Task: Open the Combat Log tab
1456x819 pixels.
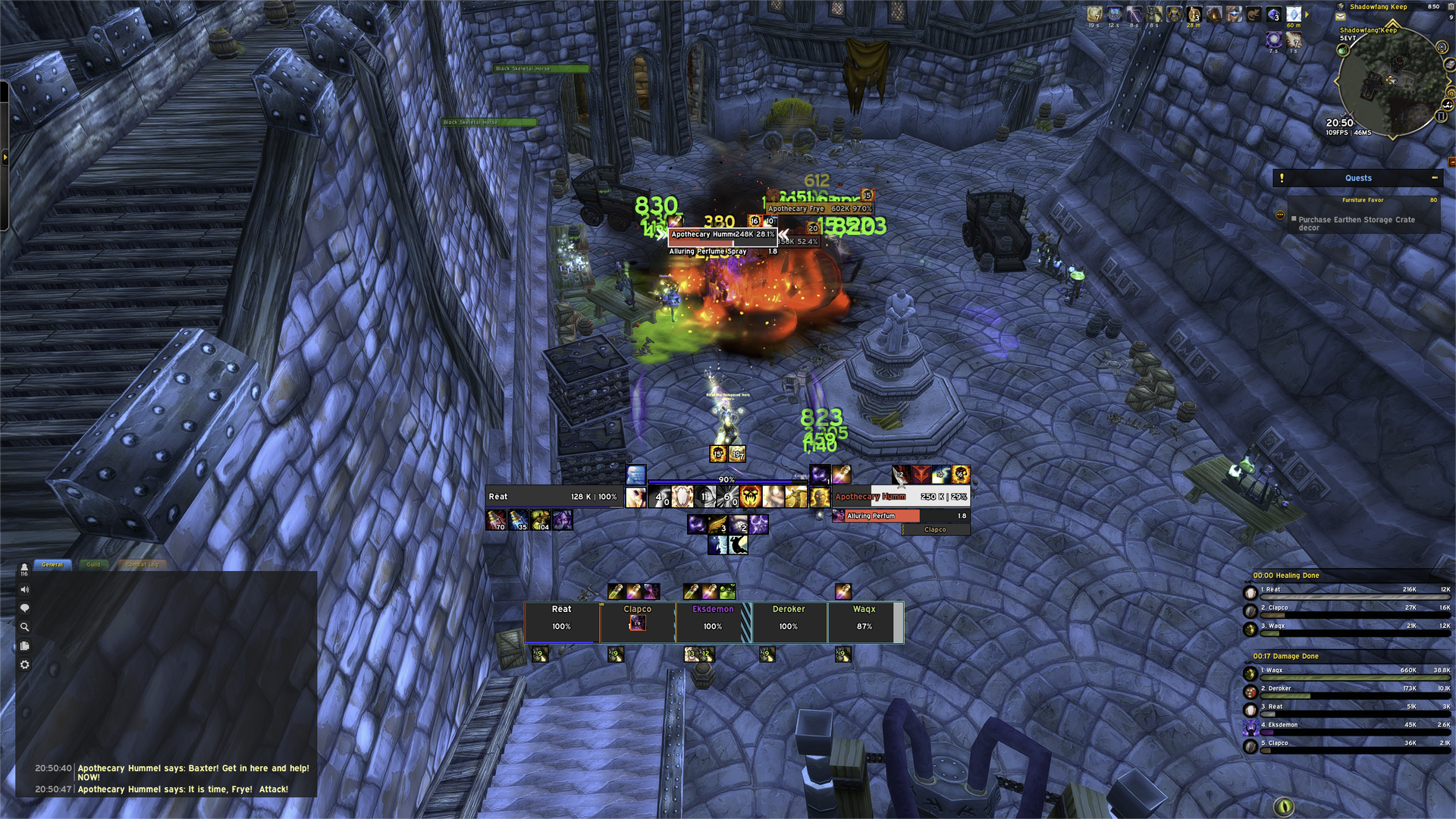Action: click(x=142, y=564)
